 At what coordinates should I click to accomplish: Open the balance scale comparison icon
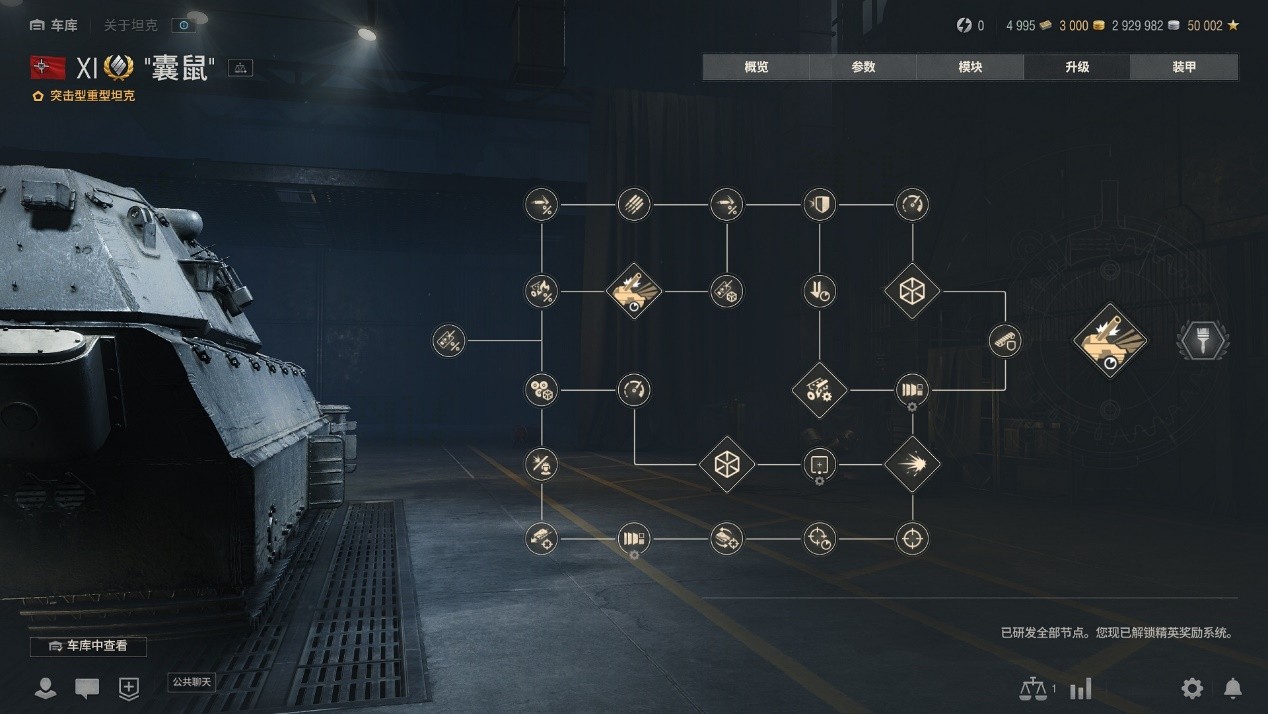(x=1031, y=688)
